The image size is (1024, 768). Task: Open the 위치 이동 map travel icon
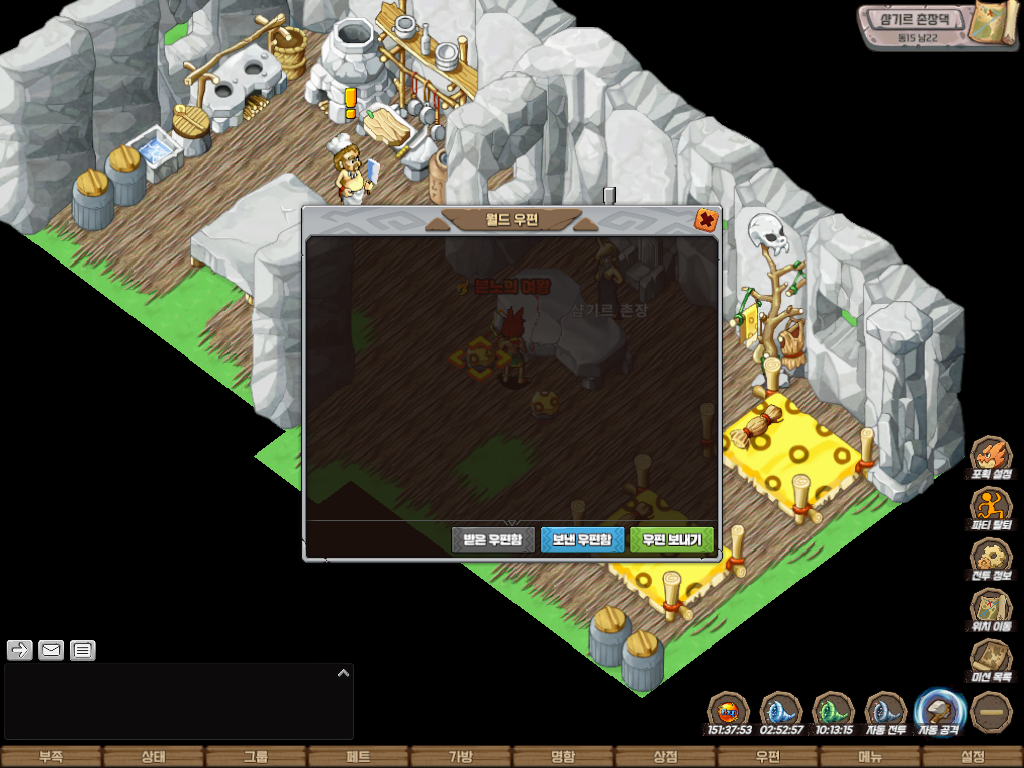pos(991,608)
